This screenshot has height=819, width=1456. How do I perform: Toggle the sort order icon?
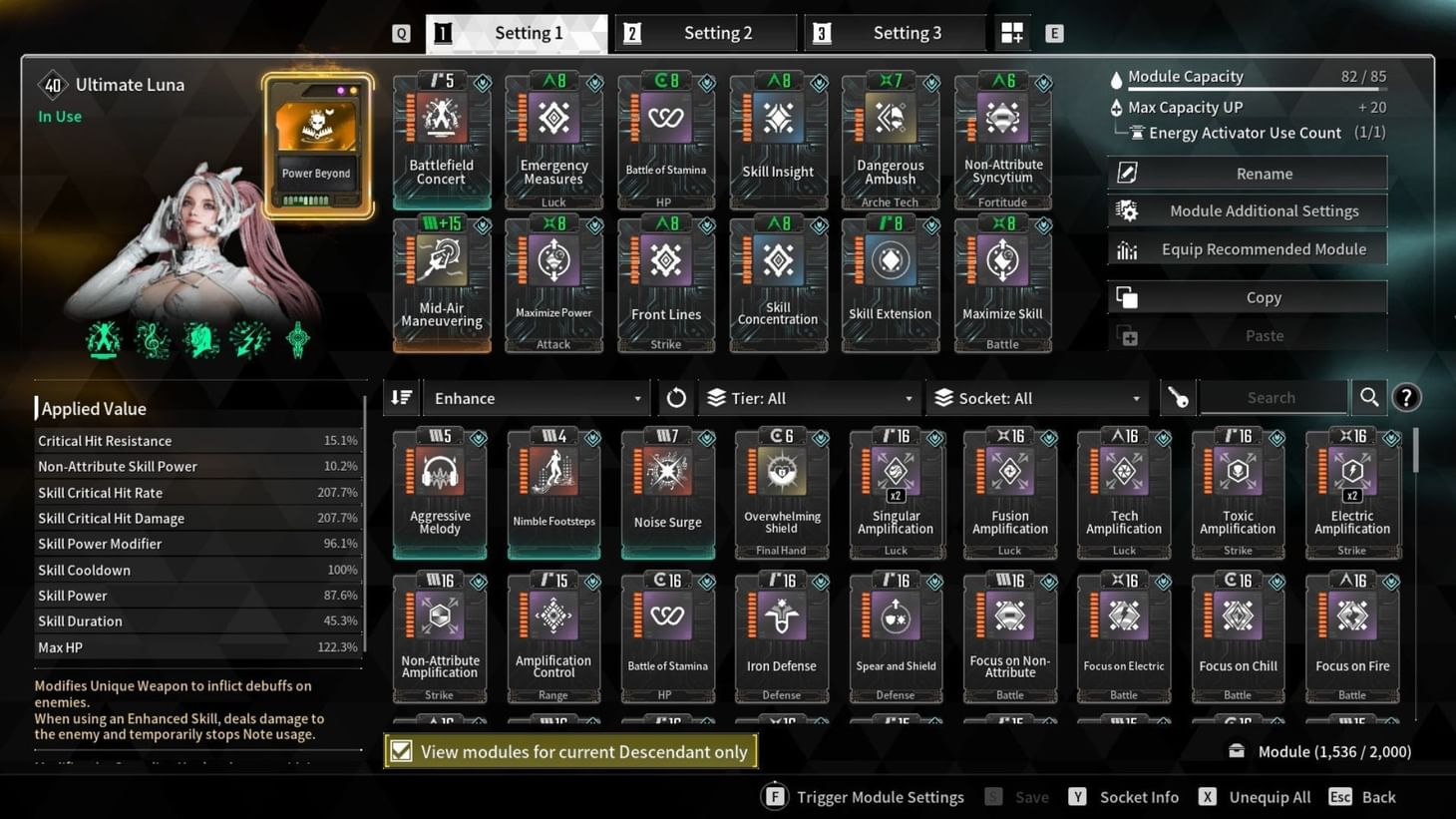[x=401, y=397]
